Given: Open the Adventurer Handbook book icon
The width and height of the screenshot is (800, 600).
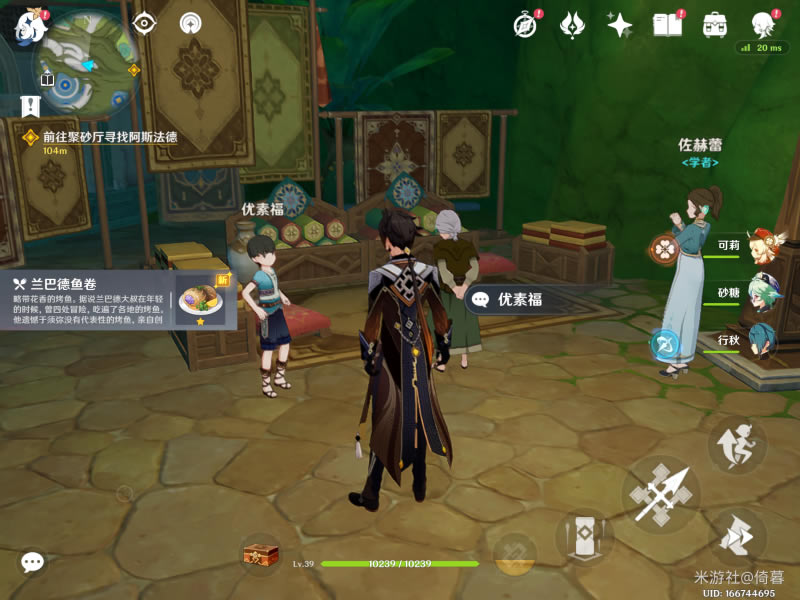Looking at the screenshot, I should pyautogui.click(x=667, y=25).
